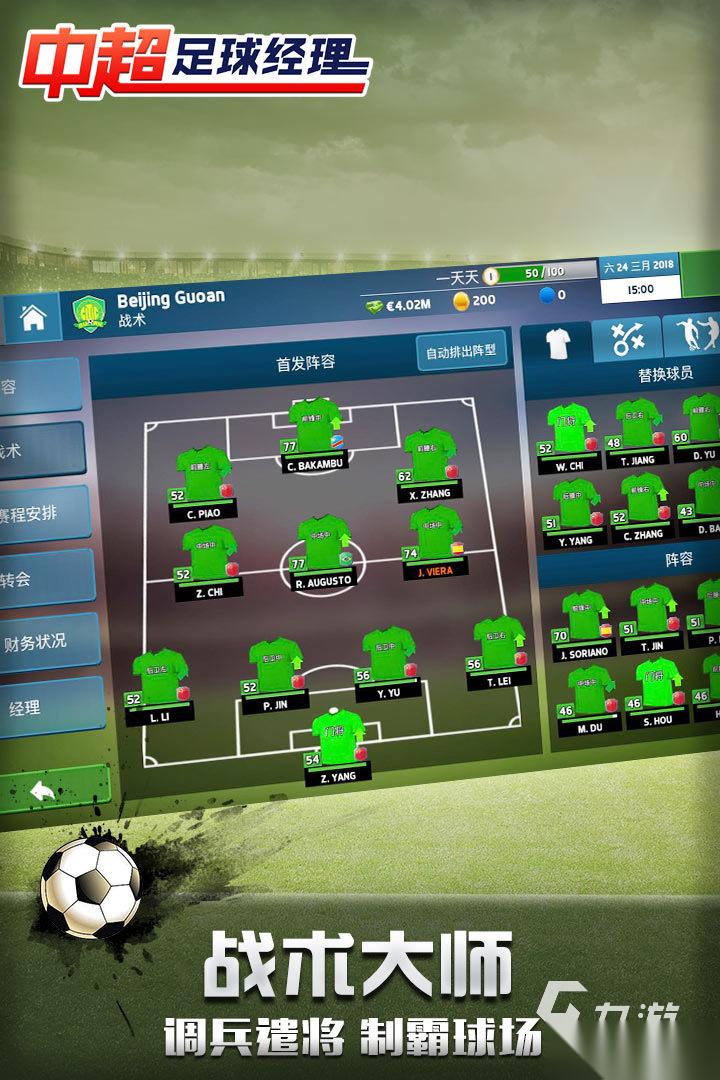Open the 经理 manager menu
720x1080 pixels.
[x=40, y=708]
